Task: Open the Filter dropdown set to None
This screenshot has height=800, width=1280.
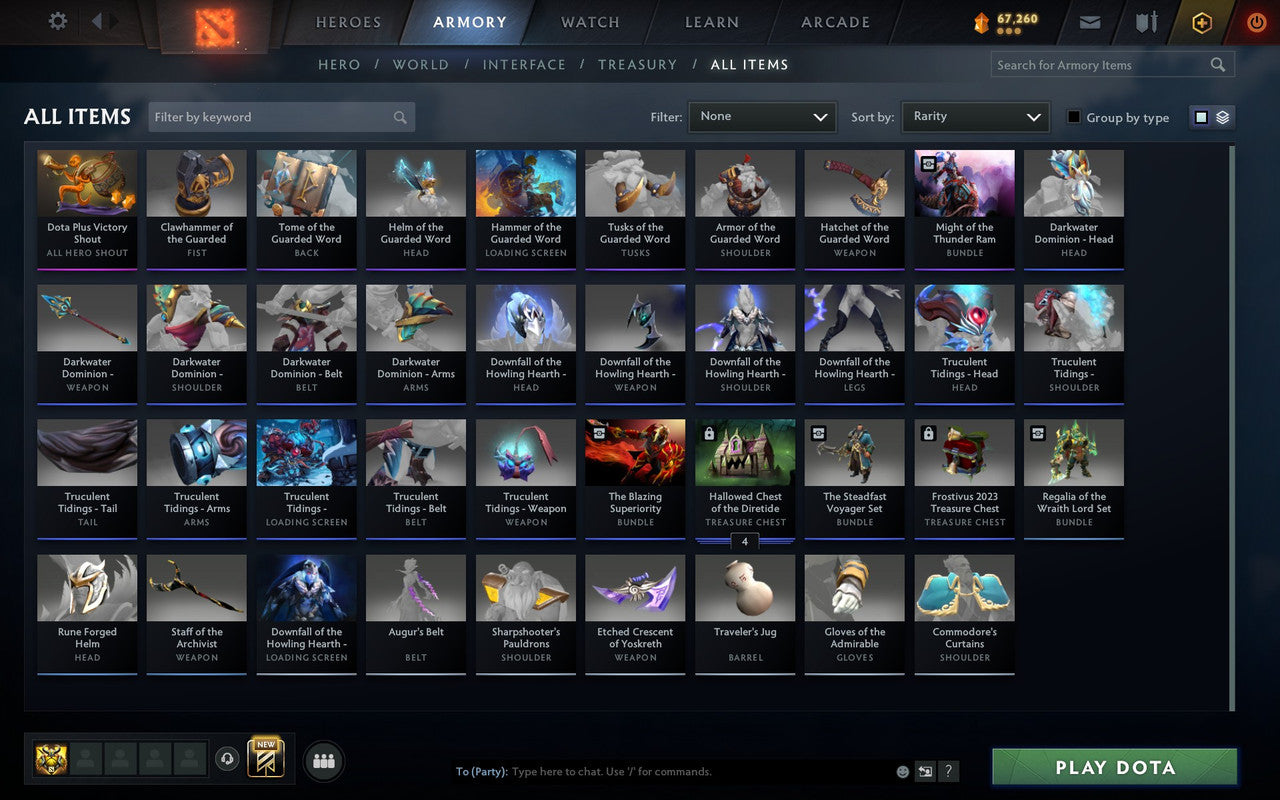Action: pyautogui.click(x=762, y=117)
